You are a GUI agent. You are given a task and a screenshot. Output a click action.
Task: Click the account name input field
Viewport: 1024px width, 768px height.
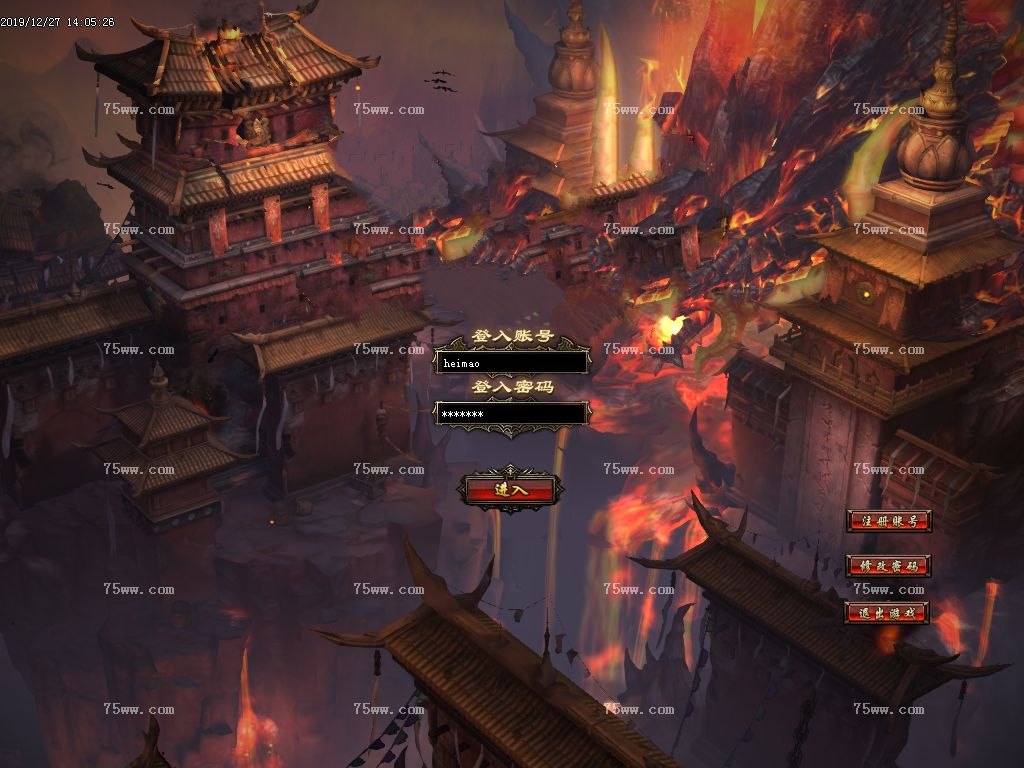coord(511,363)
